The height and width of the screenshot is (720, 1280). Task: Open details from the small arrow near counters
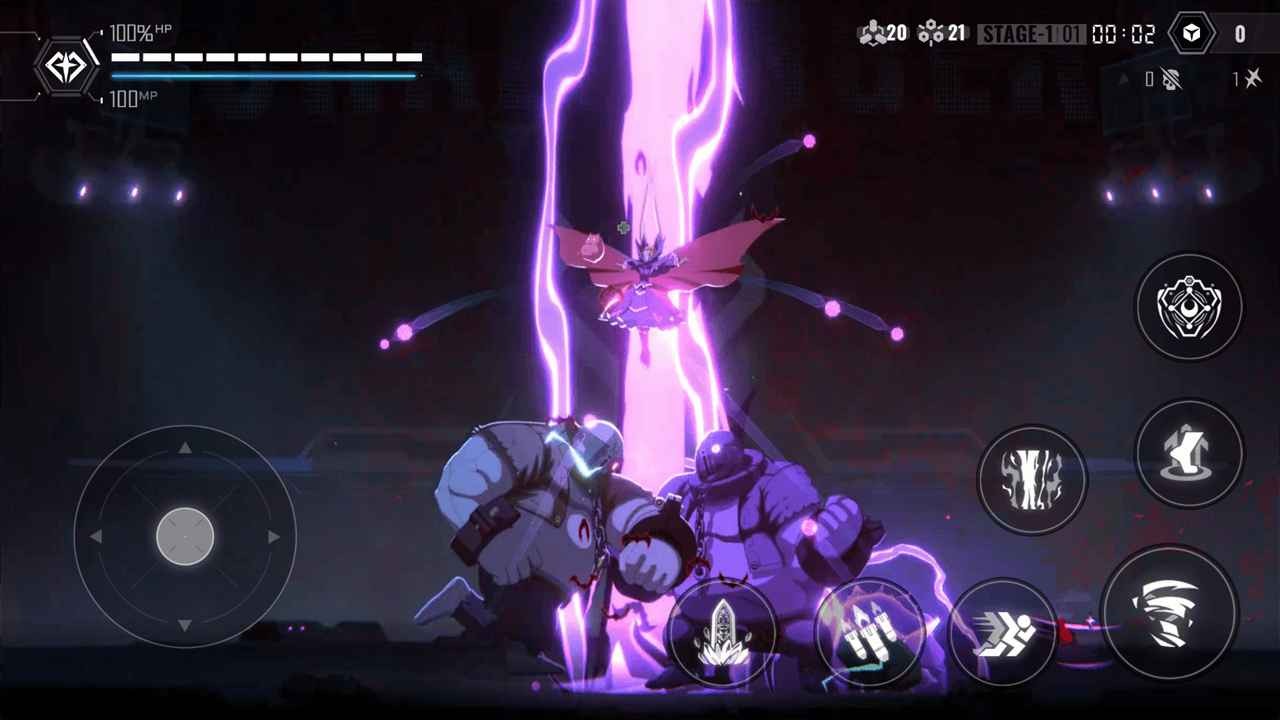1122,77
